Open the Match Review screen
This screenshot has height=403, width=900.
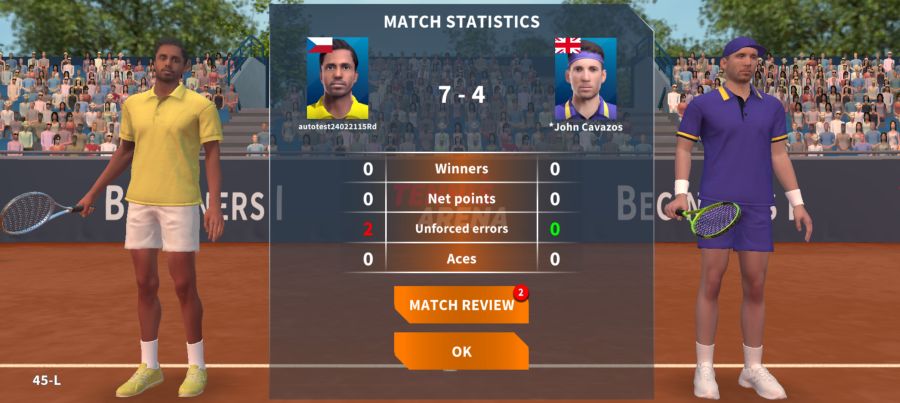[461, 306]
